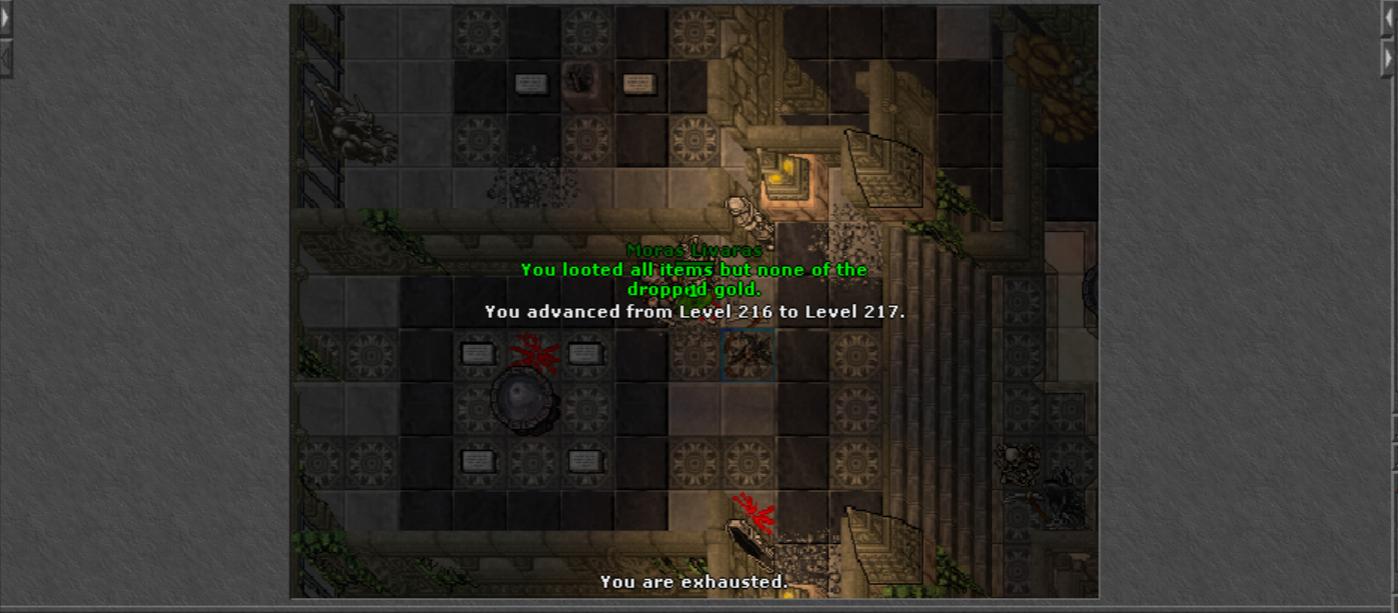The width and height of the screenshot is (1398, 613).
Task: Click the right-pointing arrow on the right sidebar edge
Action: point(1389,58)
